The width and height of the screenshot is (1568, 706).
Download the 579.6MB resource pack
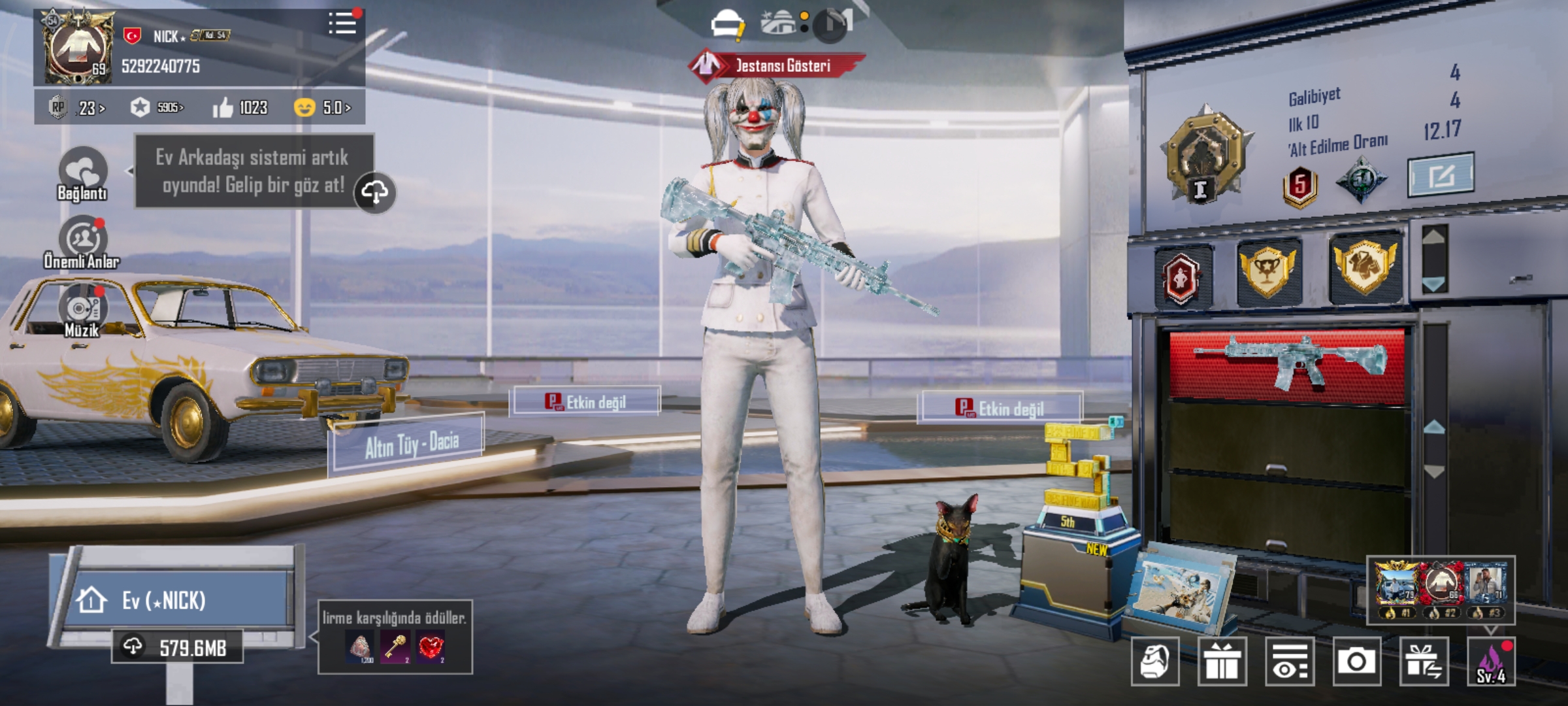[178, 647]
